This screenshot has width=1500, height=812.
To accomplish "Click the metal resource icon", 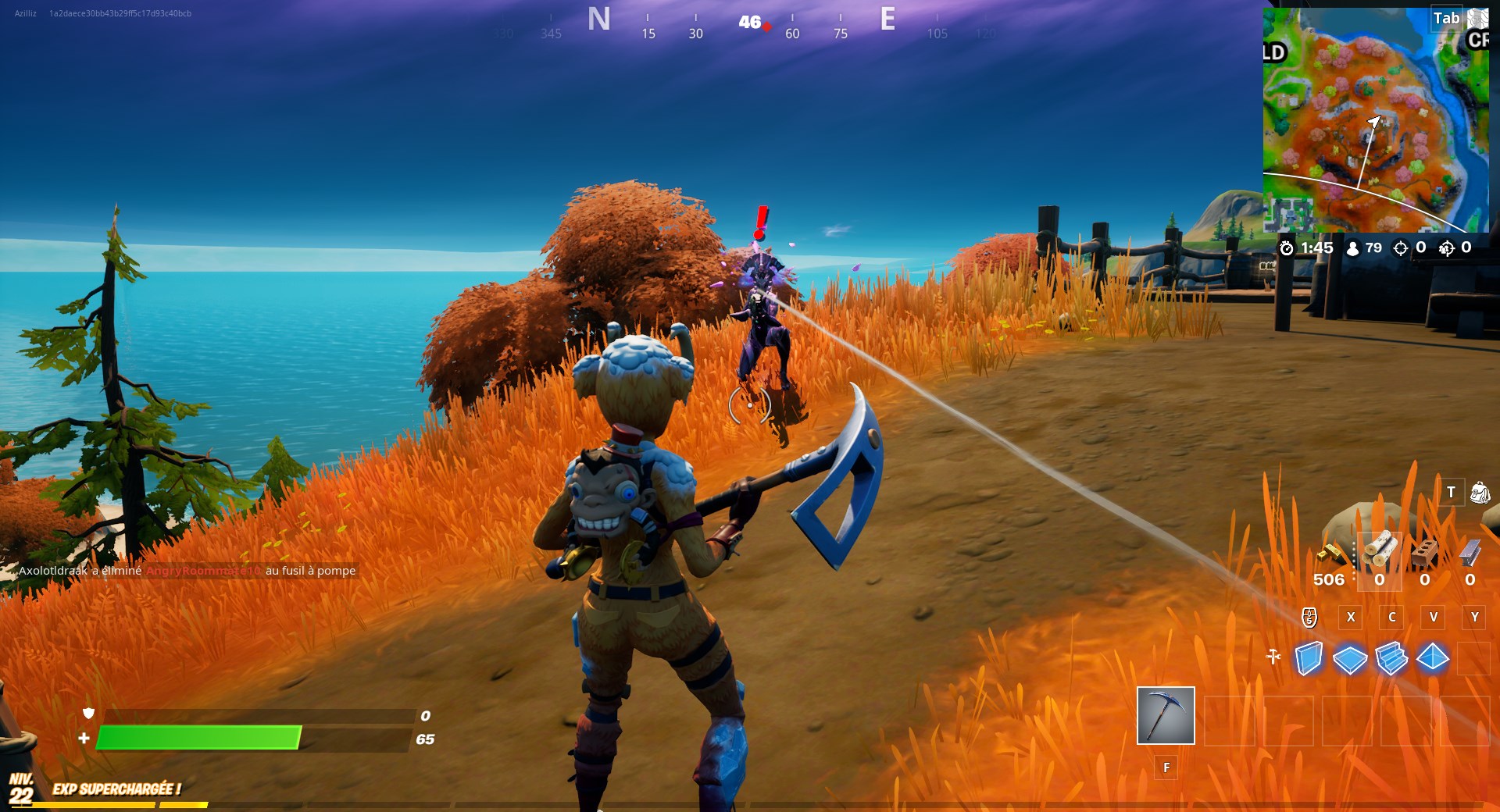I will pos(1468,554).
